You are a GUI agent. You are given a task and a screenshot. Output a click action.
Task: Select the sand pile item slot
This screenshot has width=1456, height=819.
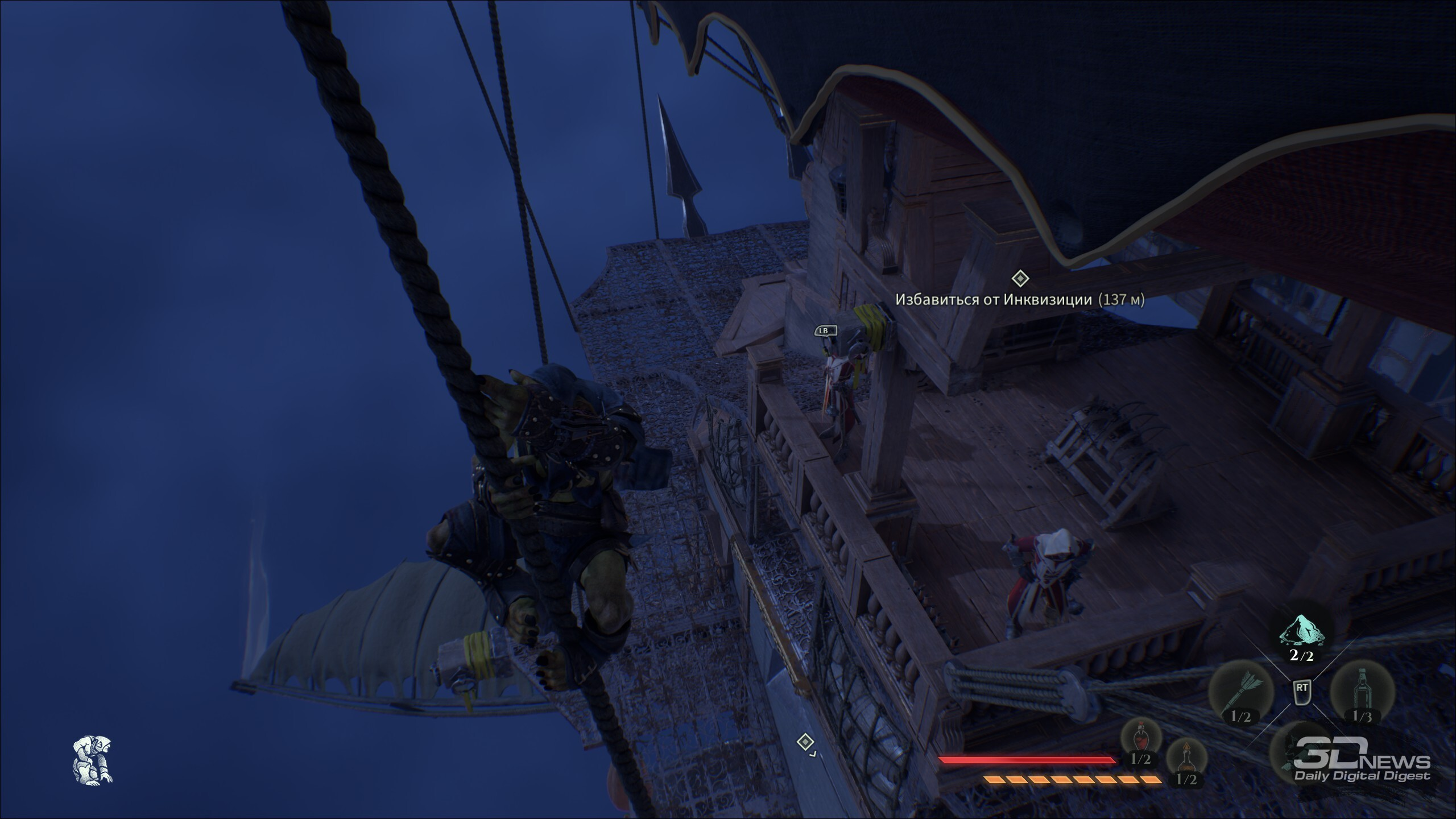pyautogui.click(x=1301, y=632)
